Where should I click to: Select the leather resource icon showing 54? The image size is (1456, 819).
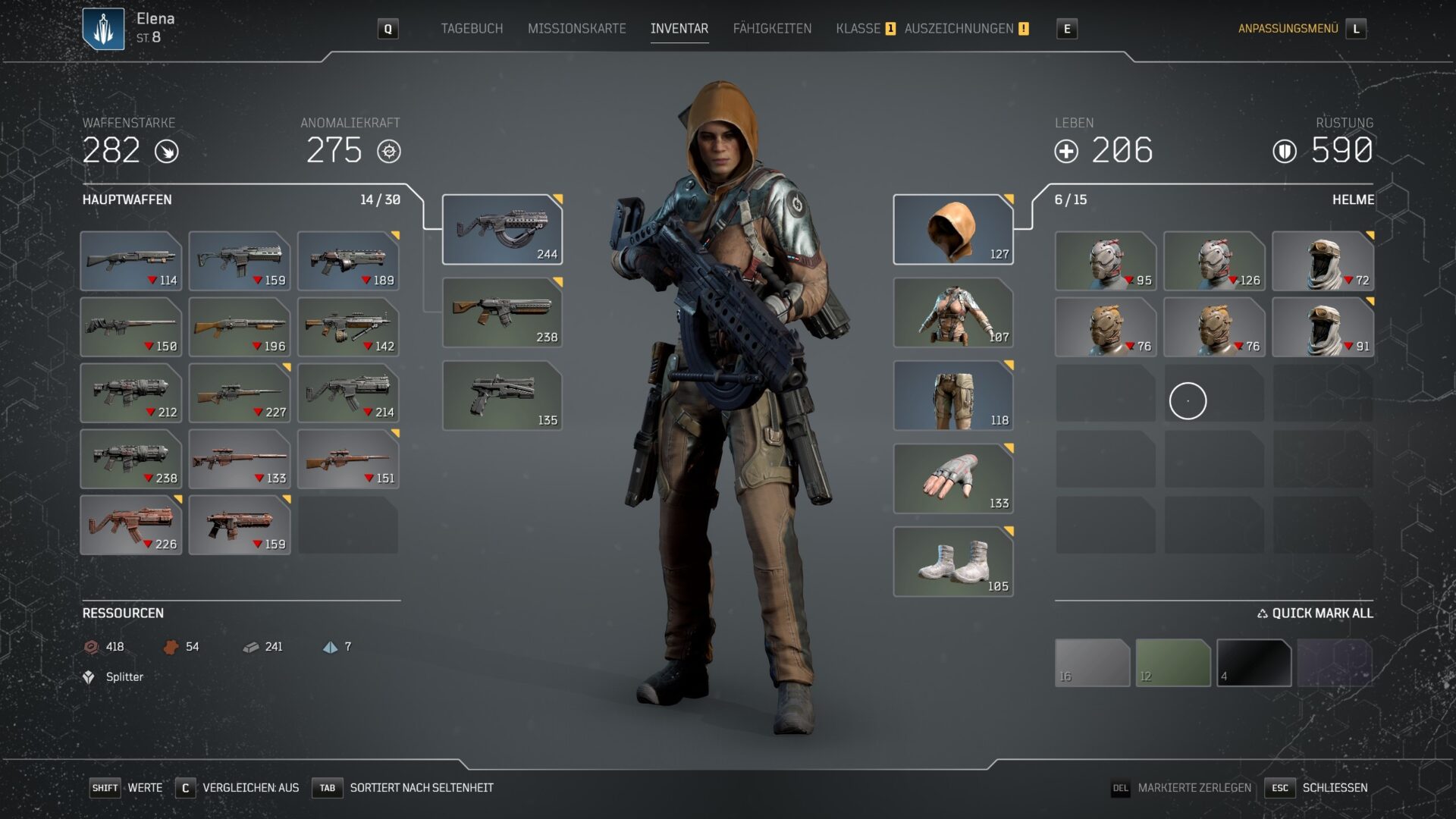click(x=172, y=647)
